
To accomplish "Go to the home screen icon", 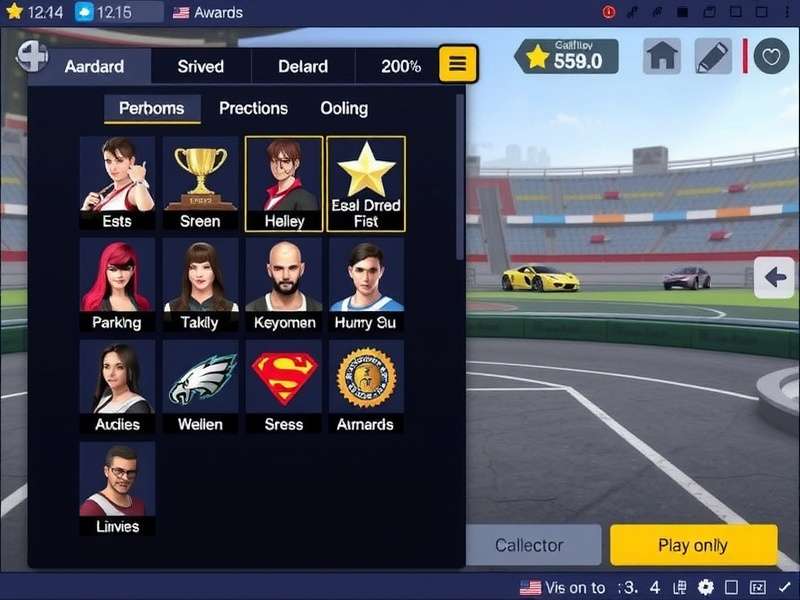I will click(x=662, y=56).
